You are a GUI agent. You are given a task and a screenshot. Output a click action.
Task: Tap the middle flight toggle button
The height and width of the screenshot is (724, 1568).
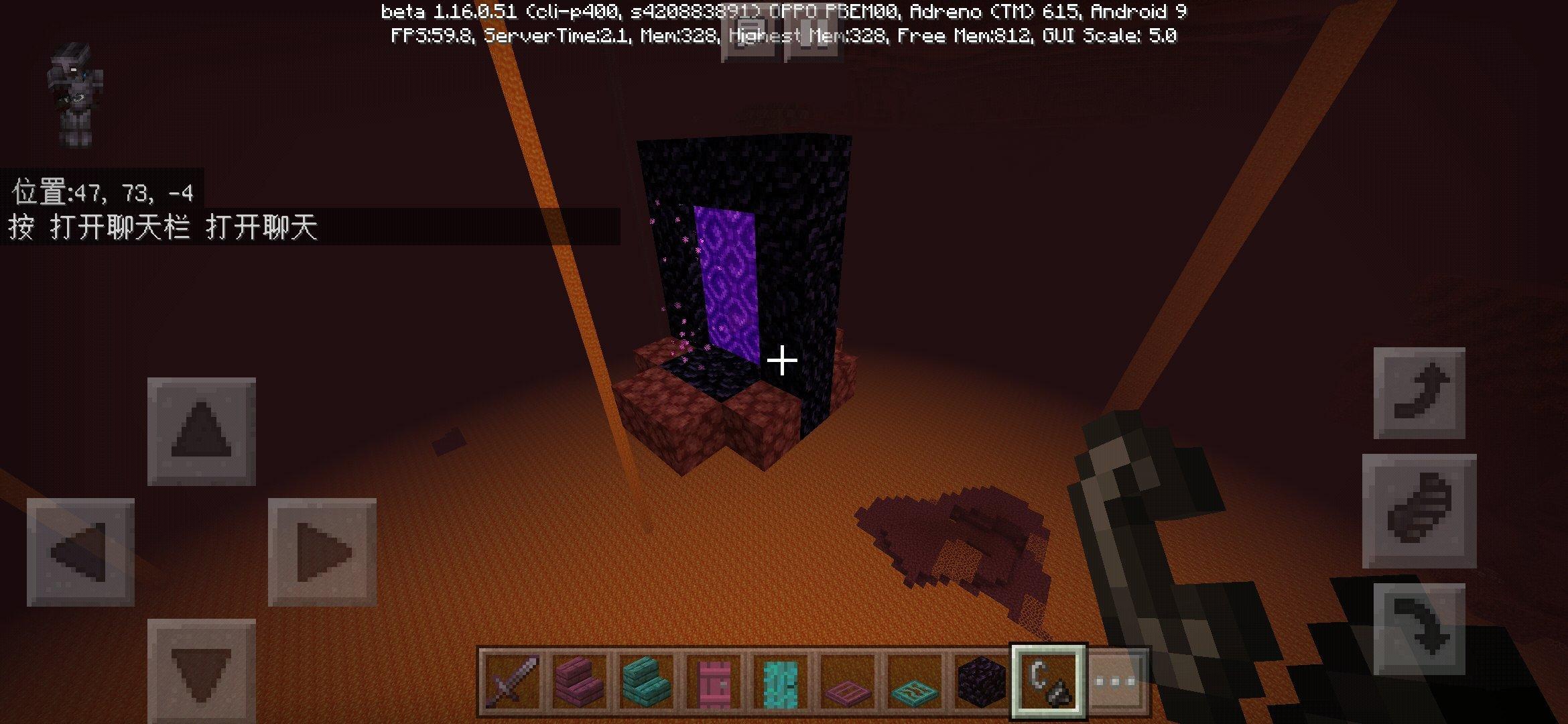point(1419,510)
